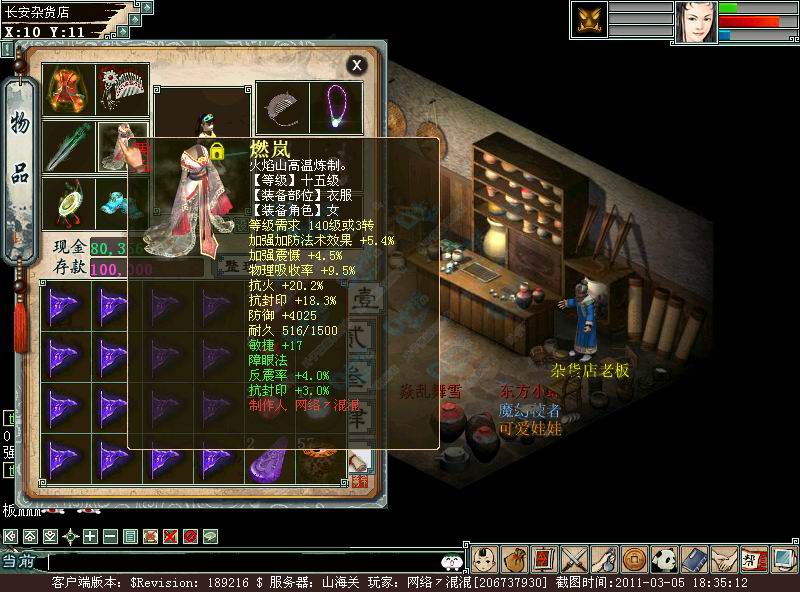Close the inventory window

click(357, 65)
